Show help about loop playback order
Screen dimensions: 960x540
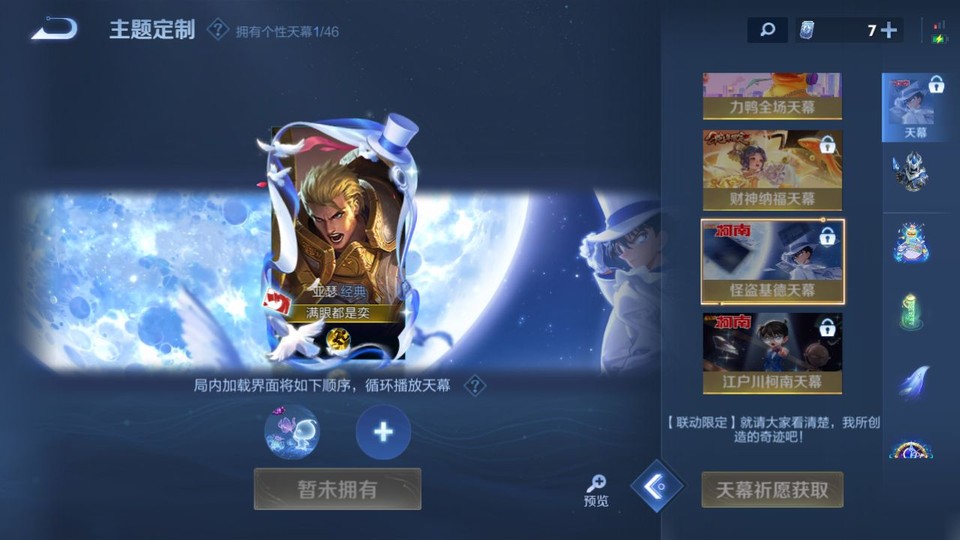click(477, 386)
